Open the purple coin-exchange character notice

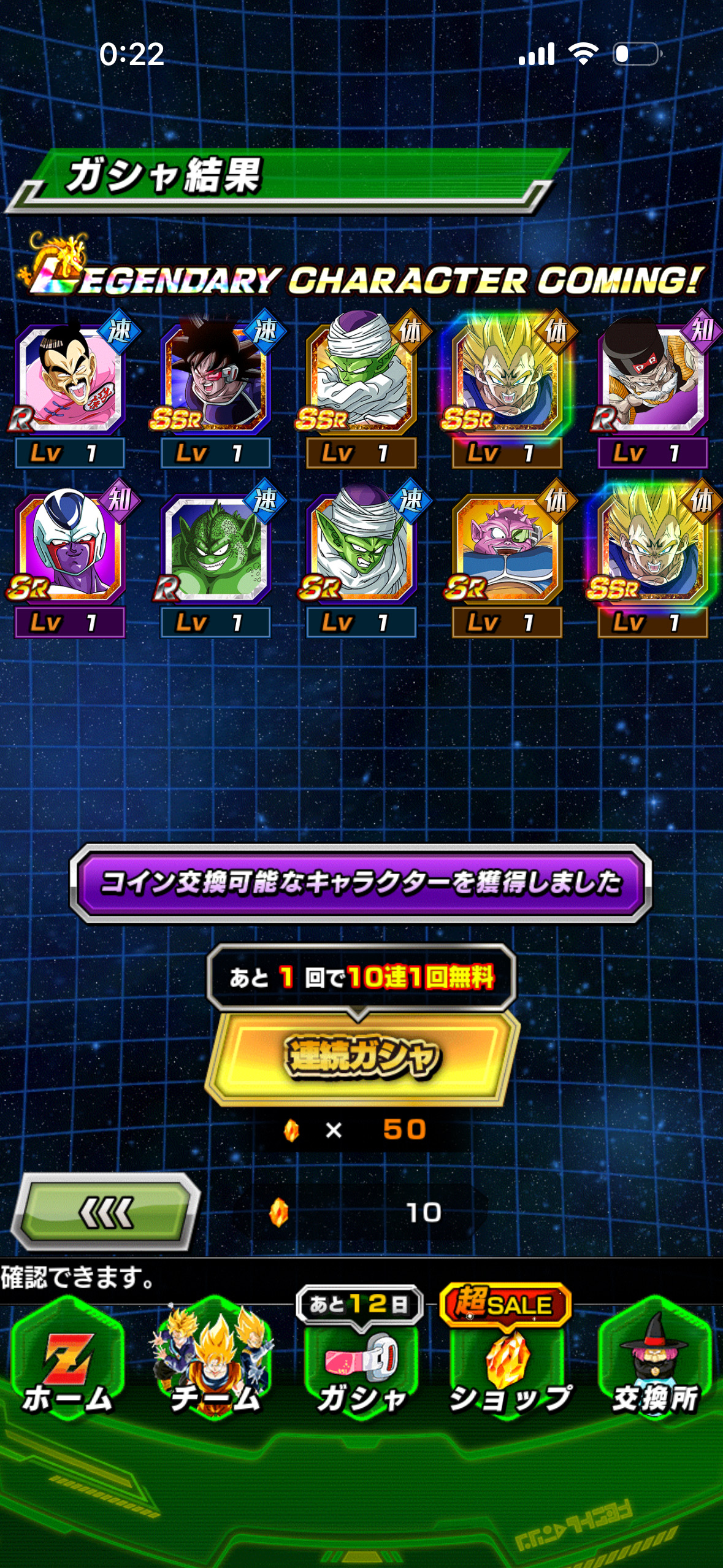[x=361, y=883]
